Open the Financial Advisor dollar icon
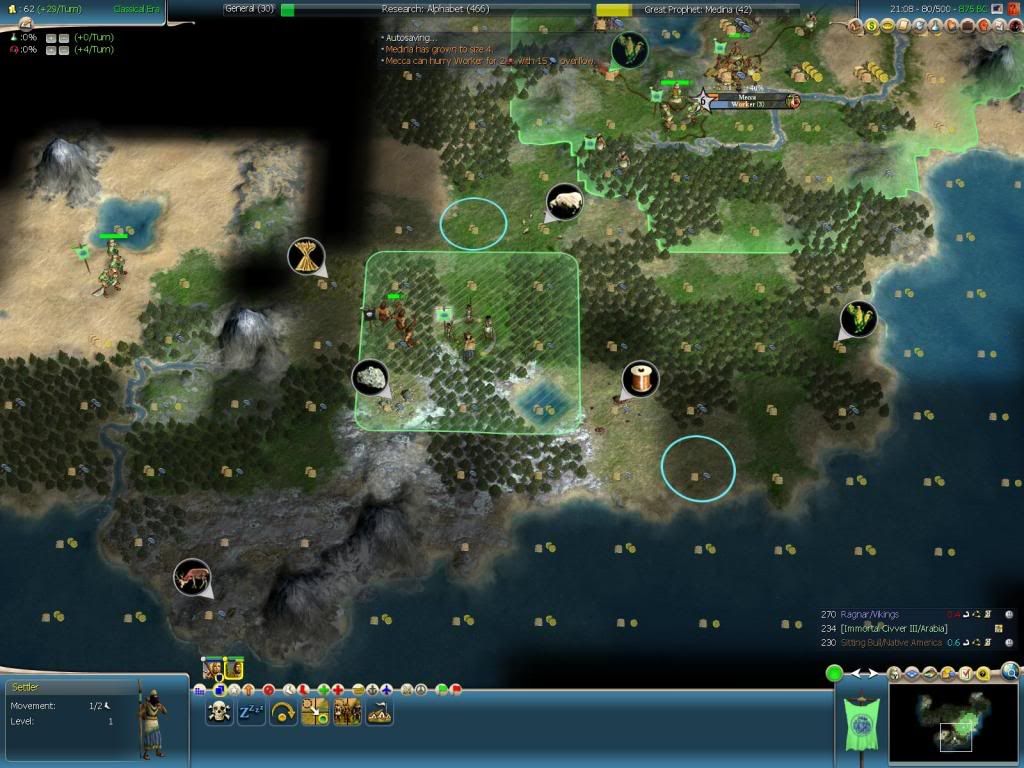Viewport: 1024px width, 768px height. point(870,27)
